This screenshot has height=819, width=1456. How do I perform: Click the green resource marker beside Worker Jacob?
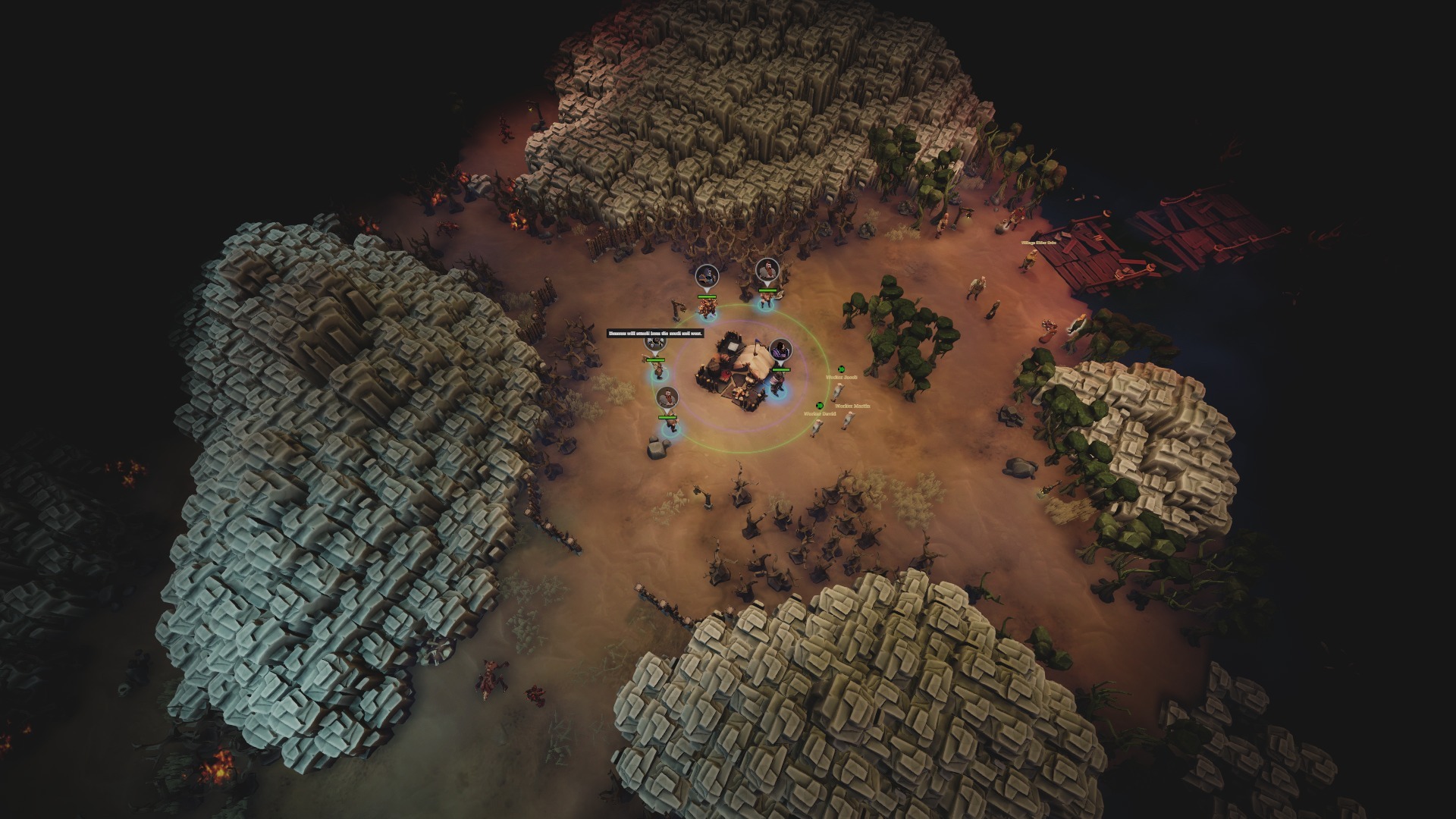pos(841,369)
